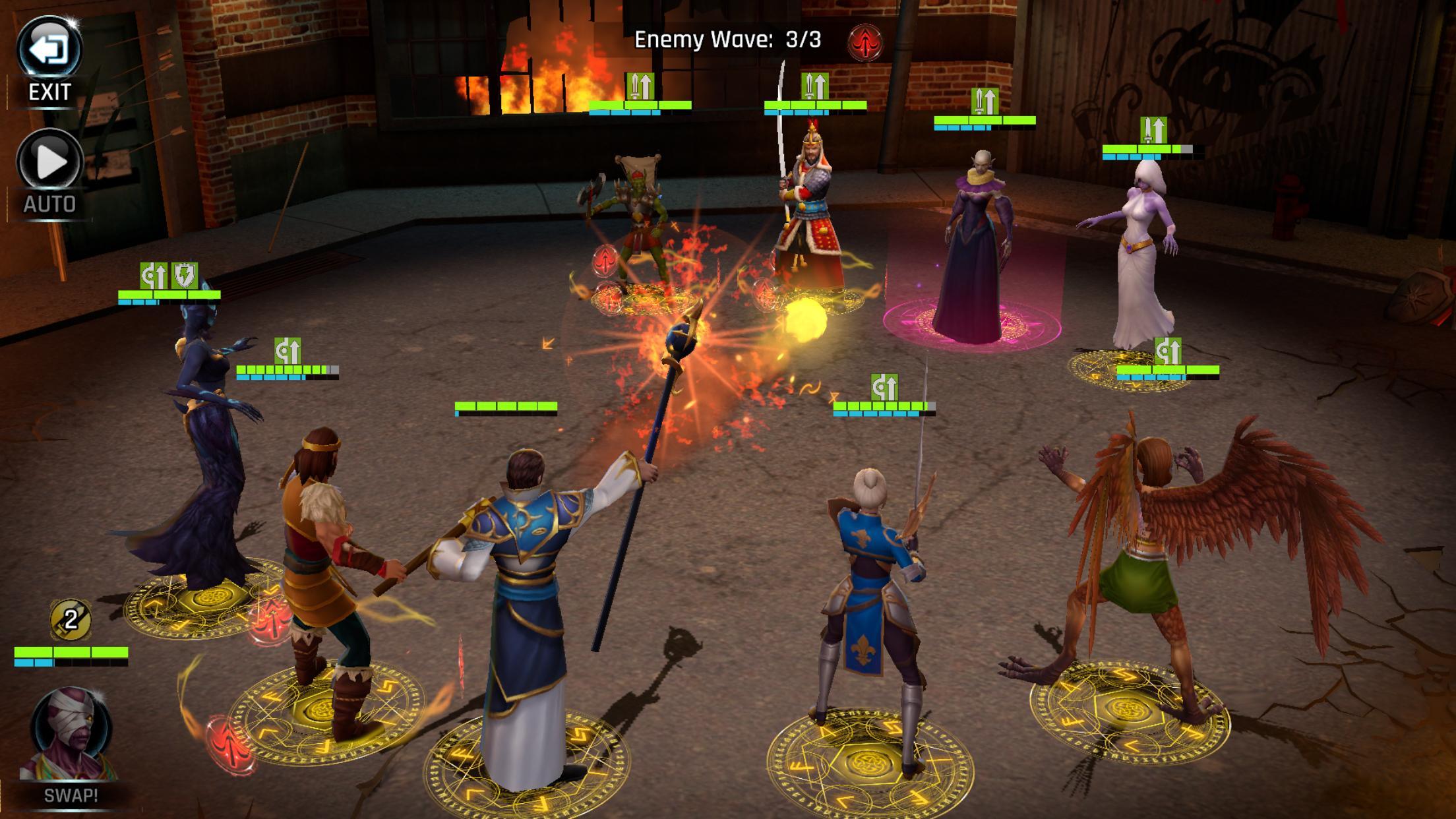Screen dimensions: 1456x819
Task: Toggle AUTO battle mode
Action: (49, 162)
